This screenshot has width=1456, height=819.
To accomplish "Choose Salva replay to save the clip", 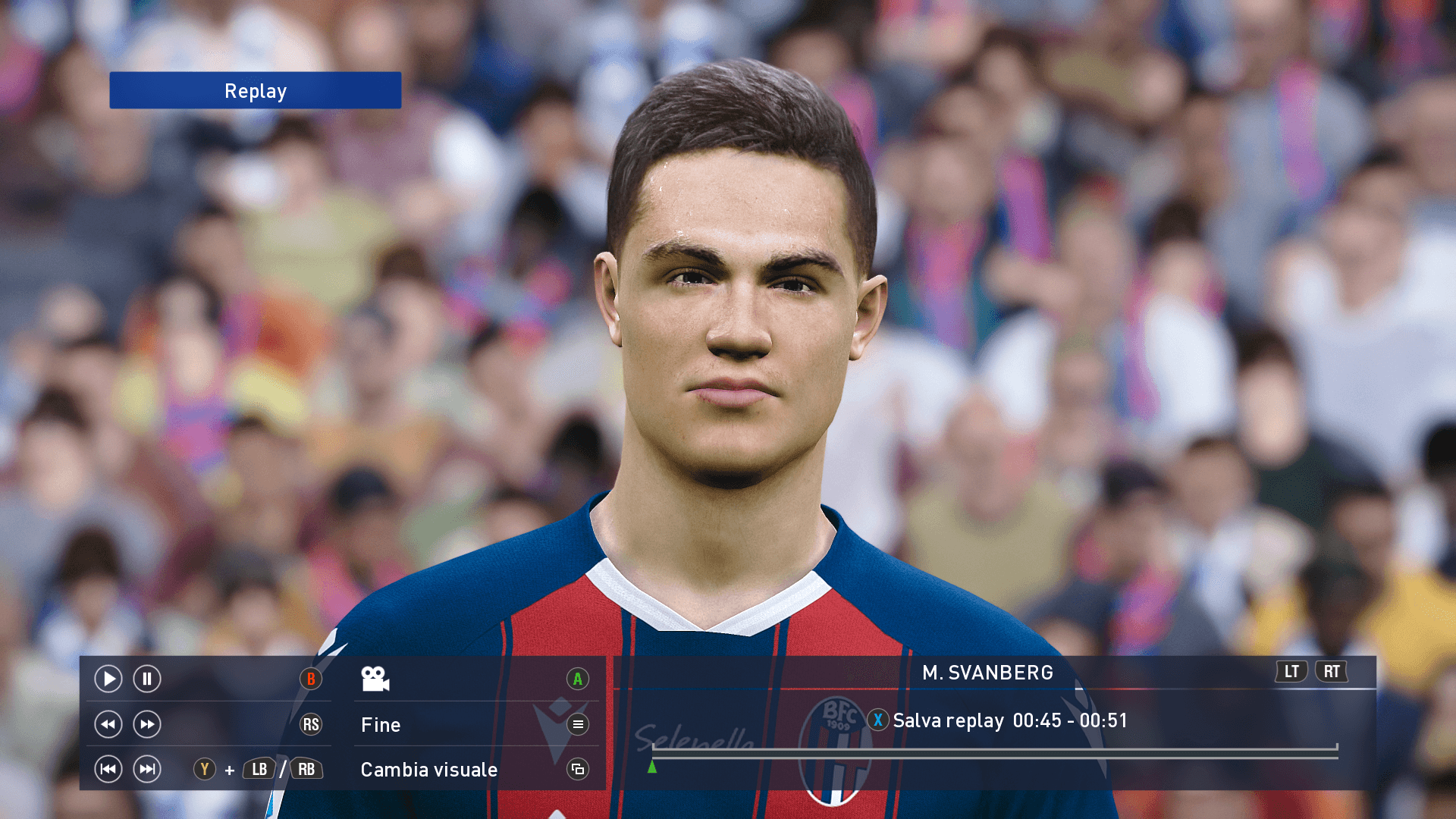I will click(948, 720).
